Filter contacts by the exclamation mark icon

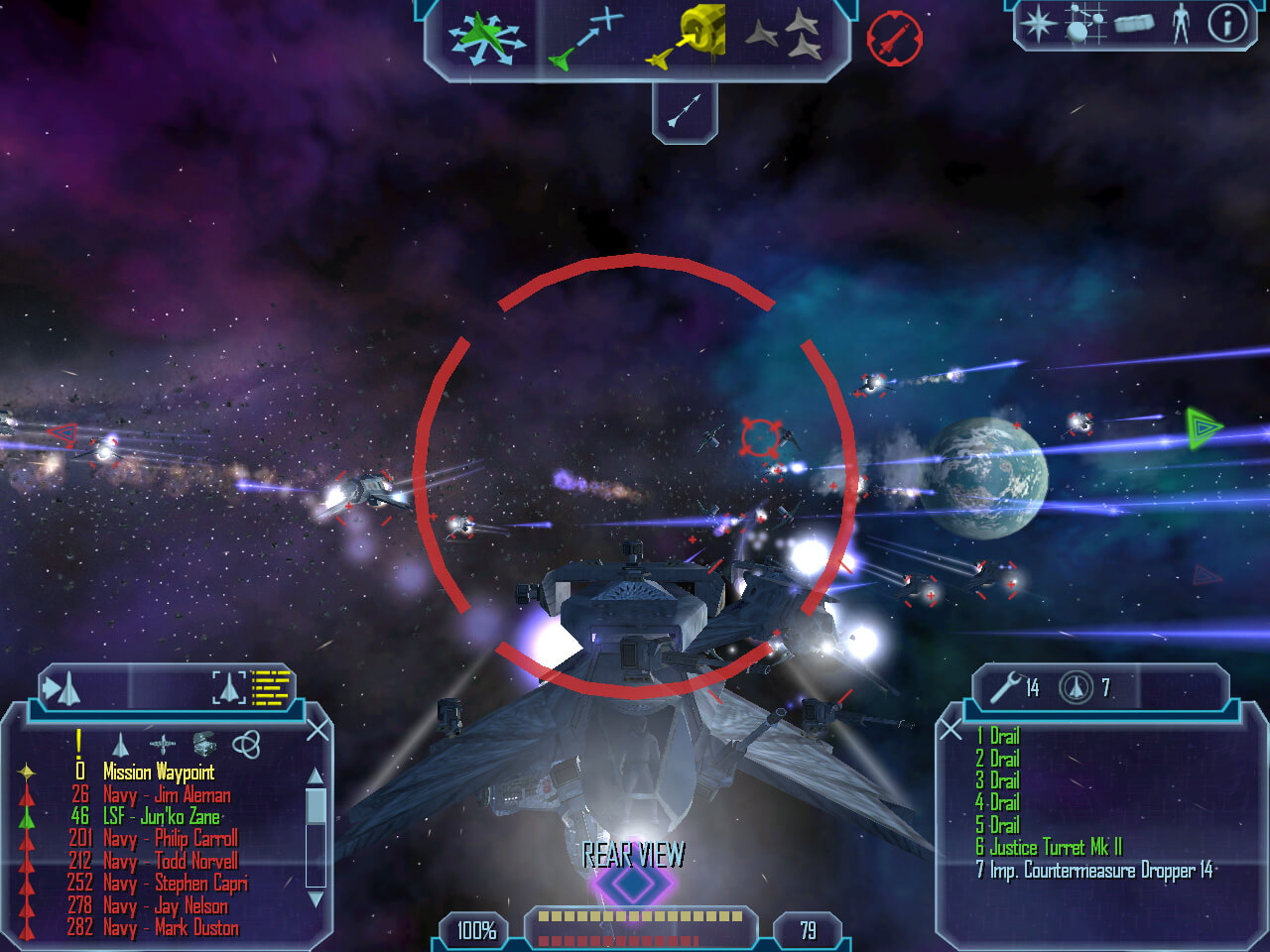coord(79,743)
